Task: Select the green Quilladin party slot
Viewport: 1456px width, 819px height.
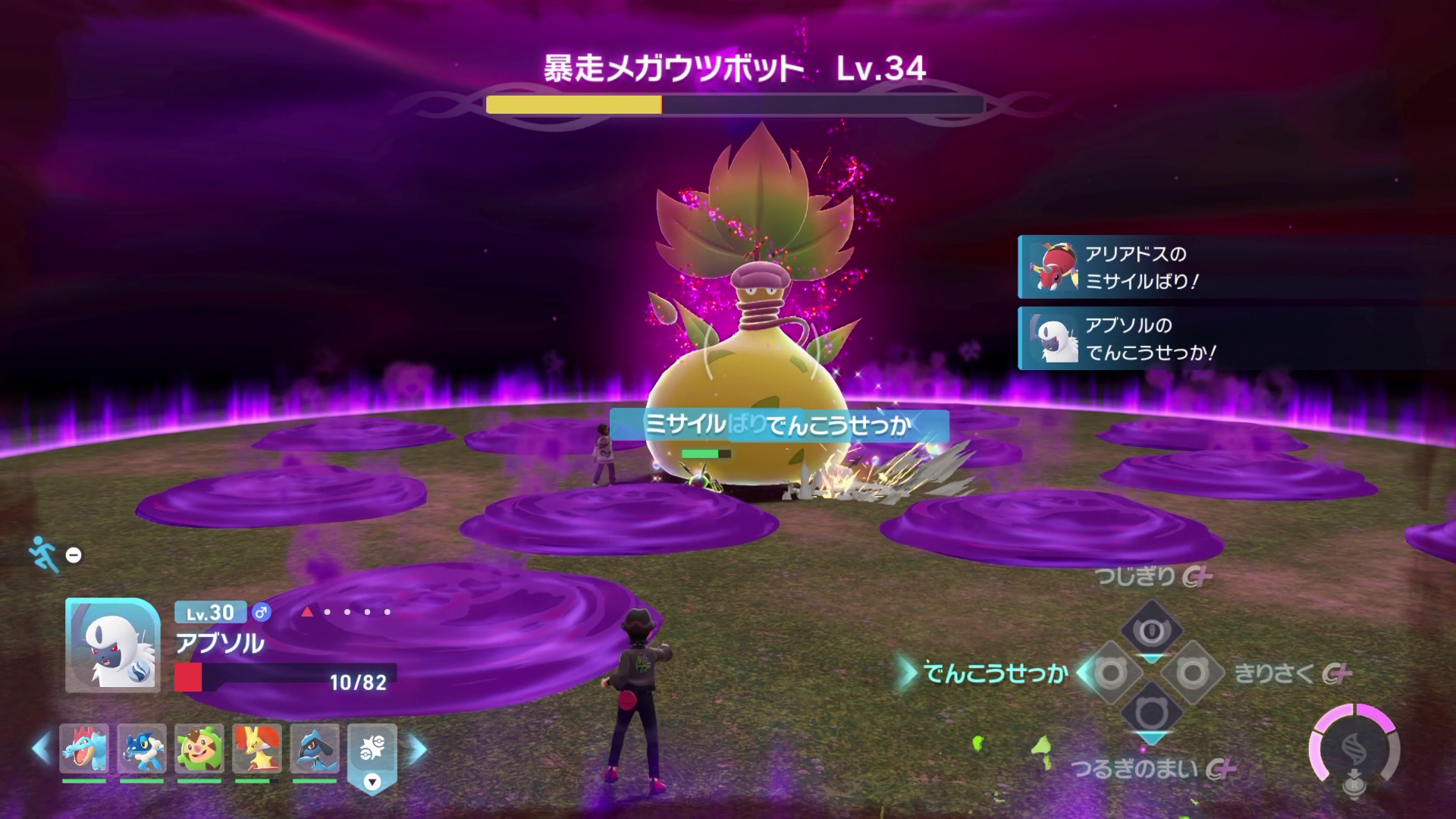Action: click(199, 748)
